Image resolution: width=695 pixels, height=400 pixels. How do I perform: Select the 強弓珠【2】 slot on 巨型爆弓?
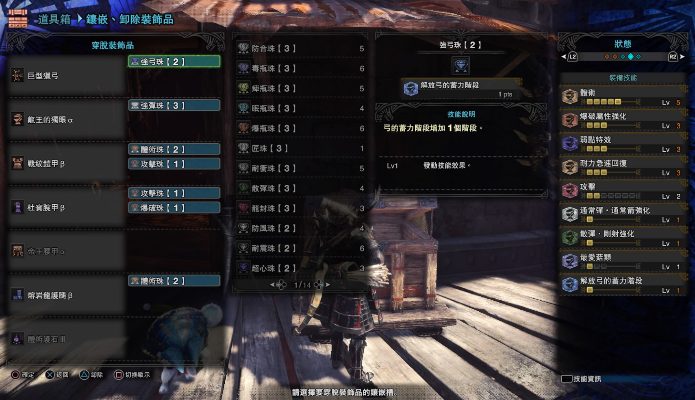point(173,61)
